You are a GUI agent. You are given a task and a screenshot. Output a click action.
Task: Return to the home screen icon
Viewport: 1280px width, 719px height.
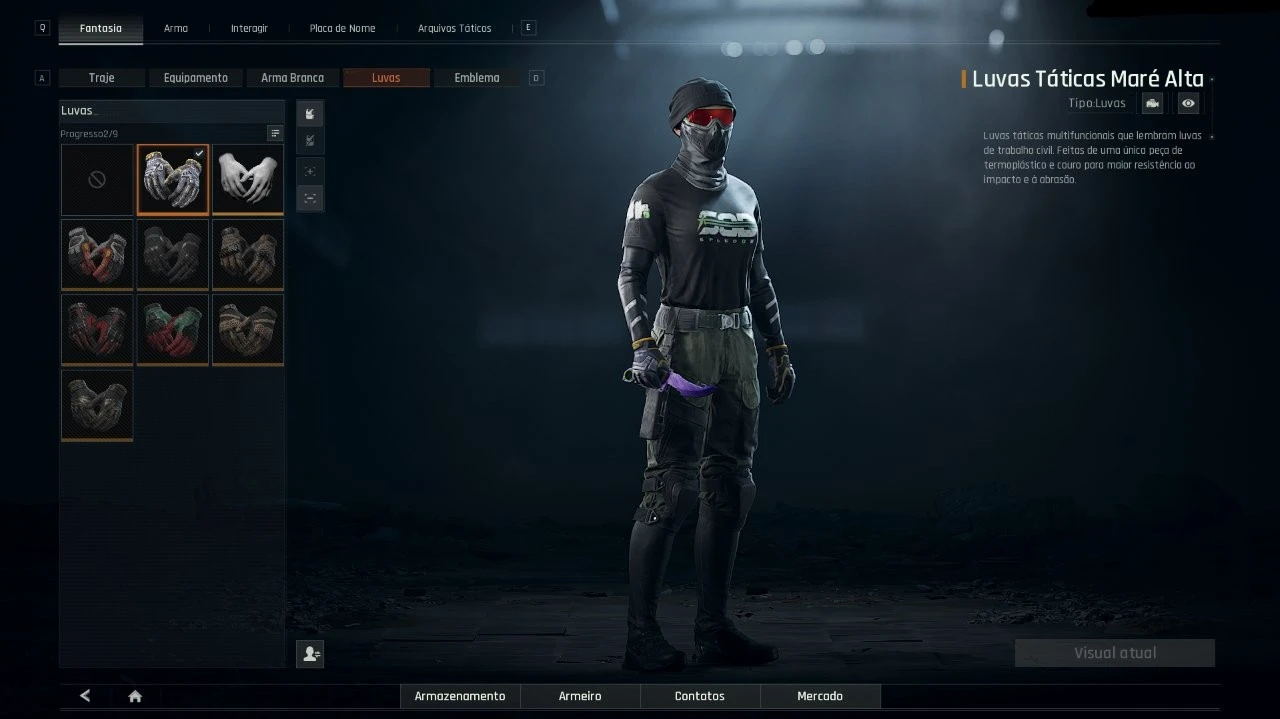coord(135,697)
